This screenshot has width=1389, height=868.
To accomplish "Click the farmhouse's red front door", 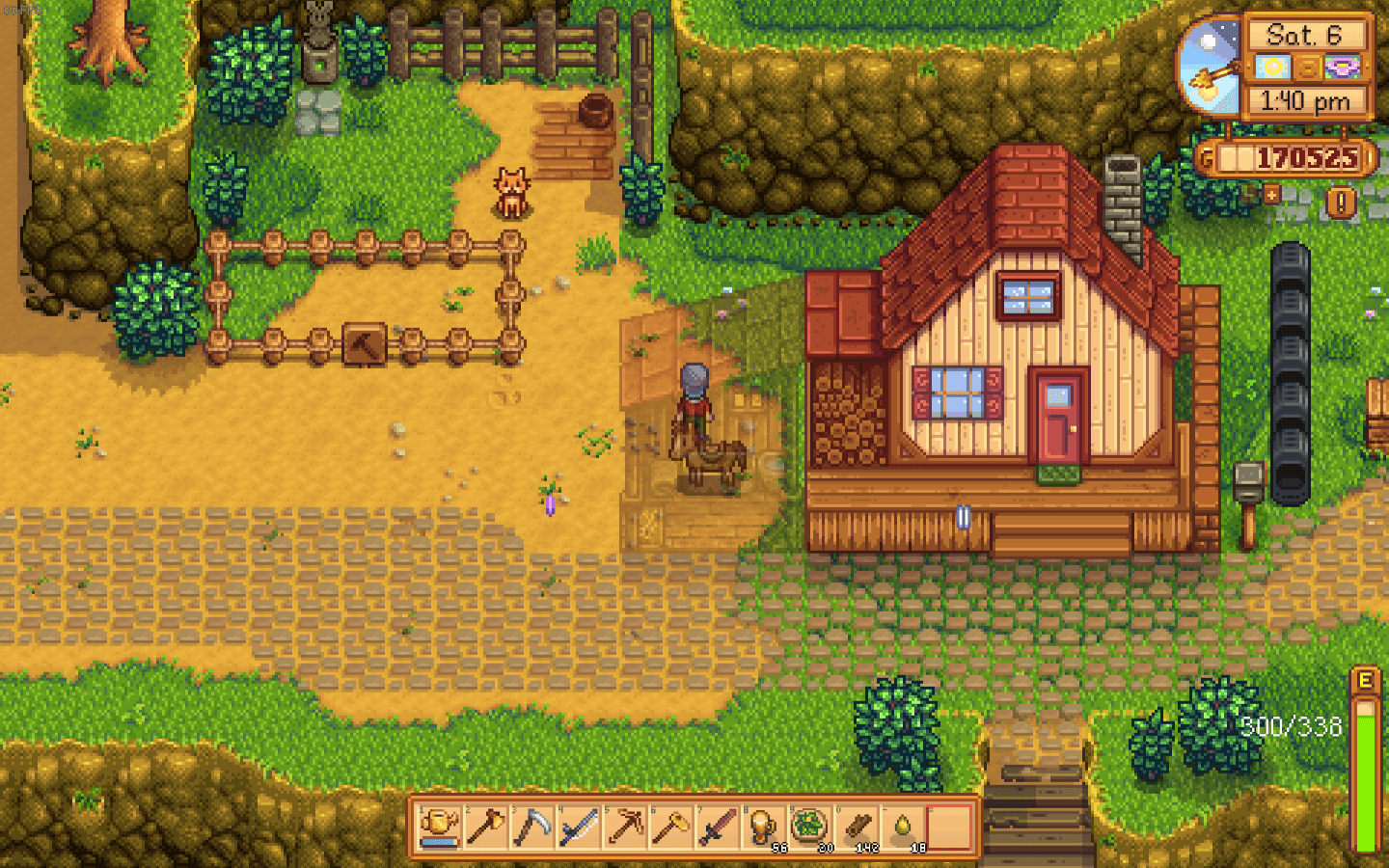I will pos(1059,413).
